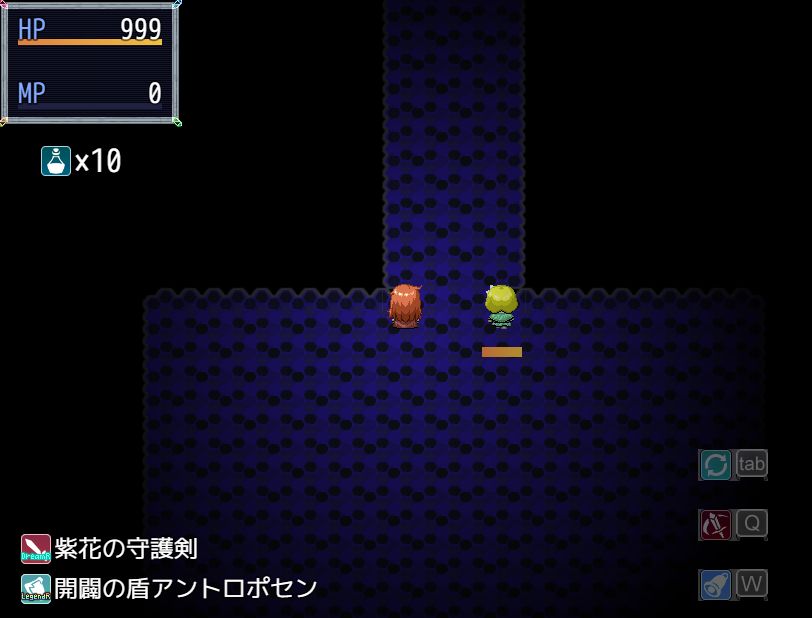Screen dimensions: 812x618
Task: Use the blue bell icon
Action: 715,584
